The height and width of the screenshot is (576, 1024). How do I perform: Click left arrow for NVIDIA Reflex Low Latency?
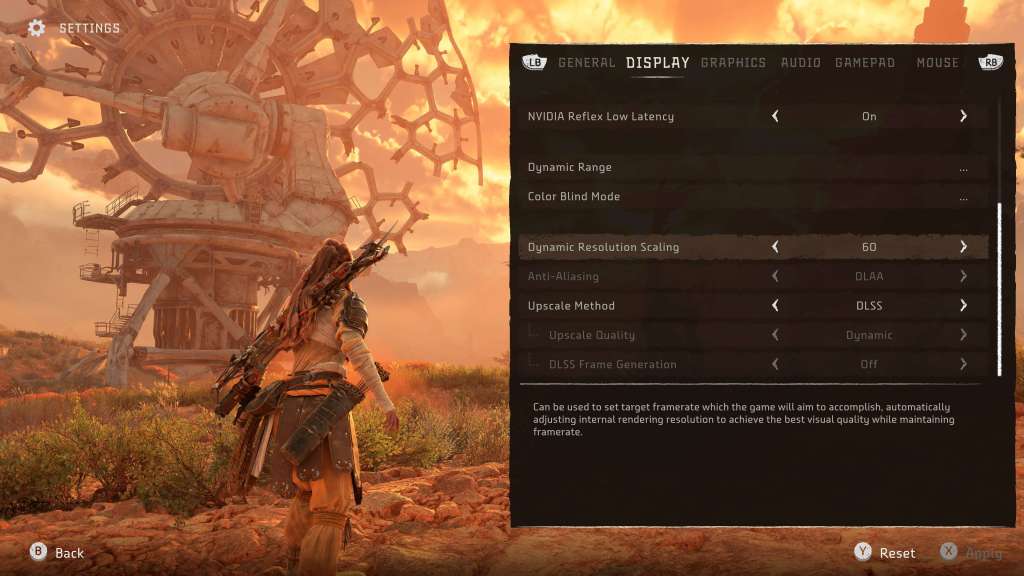pyautogui.click(x=775, y=116)
